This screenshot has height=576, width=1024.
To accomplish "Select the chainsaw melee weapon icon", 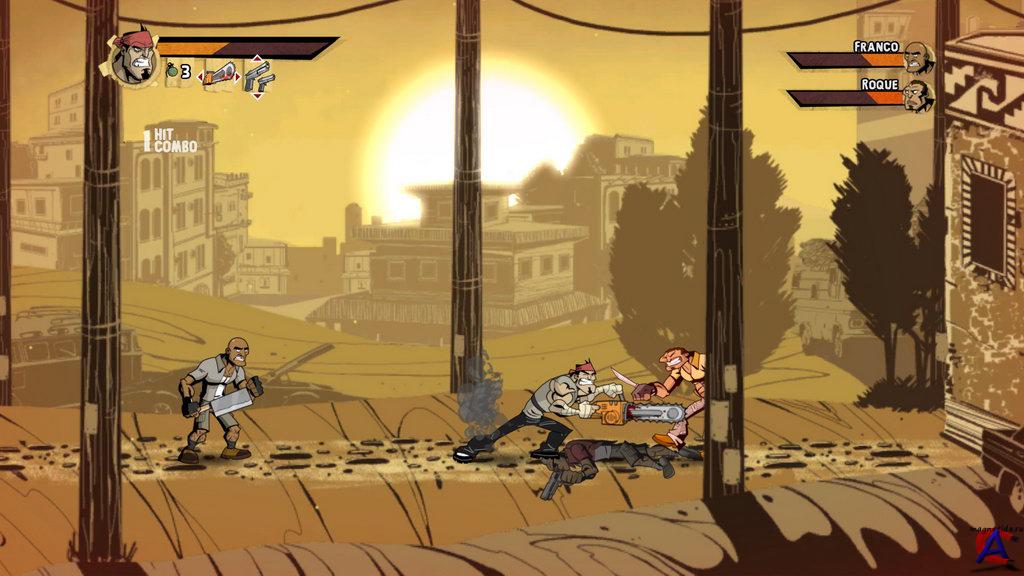I will [x=218, y=74].
